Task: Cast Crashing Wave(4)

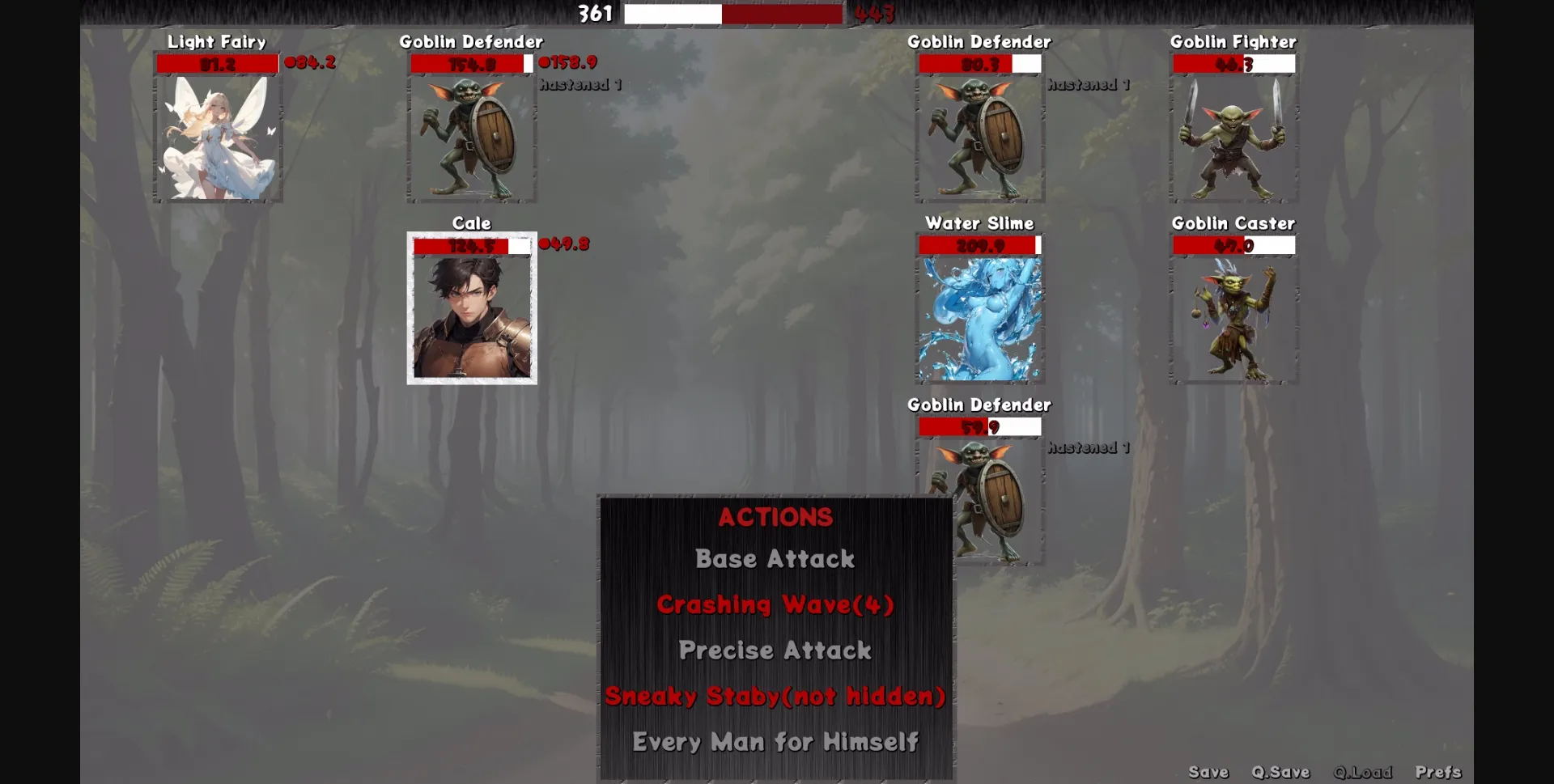Action: [774, 604]
